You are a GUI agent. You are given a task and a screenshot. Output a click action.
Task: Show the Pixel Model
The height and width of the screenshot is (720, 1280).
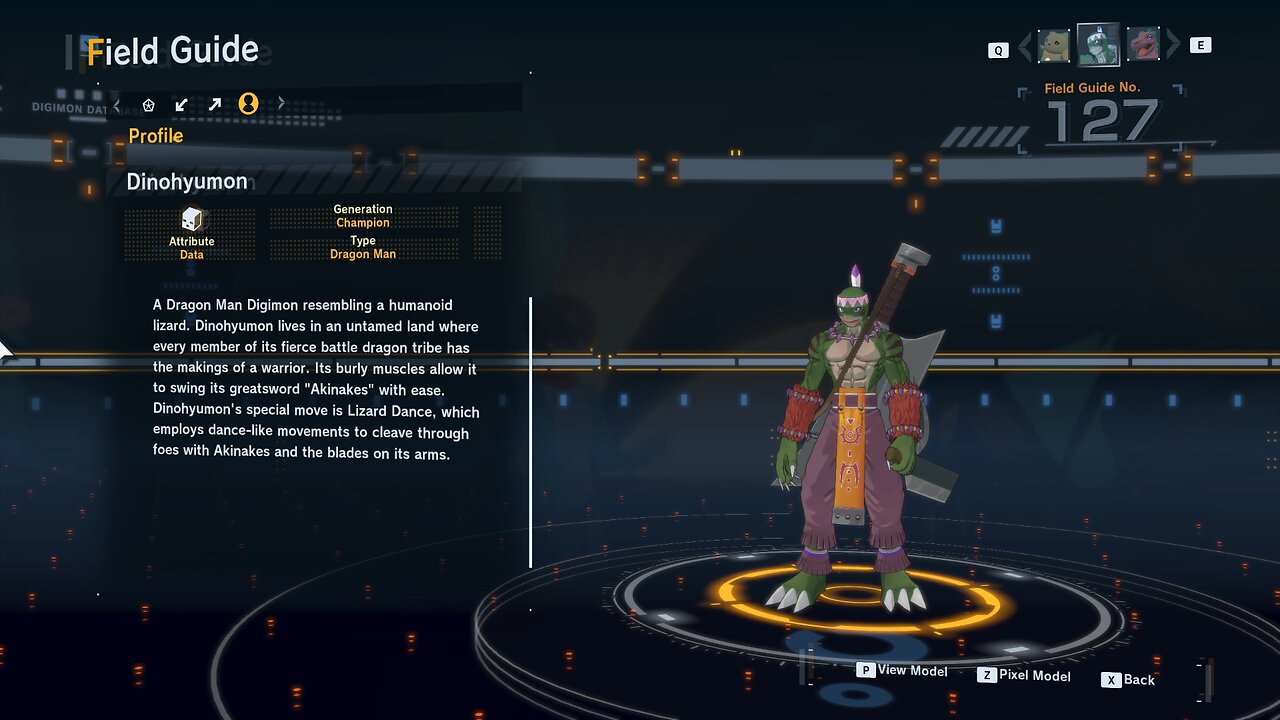[x=1024, y=676]
